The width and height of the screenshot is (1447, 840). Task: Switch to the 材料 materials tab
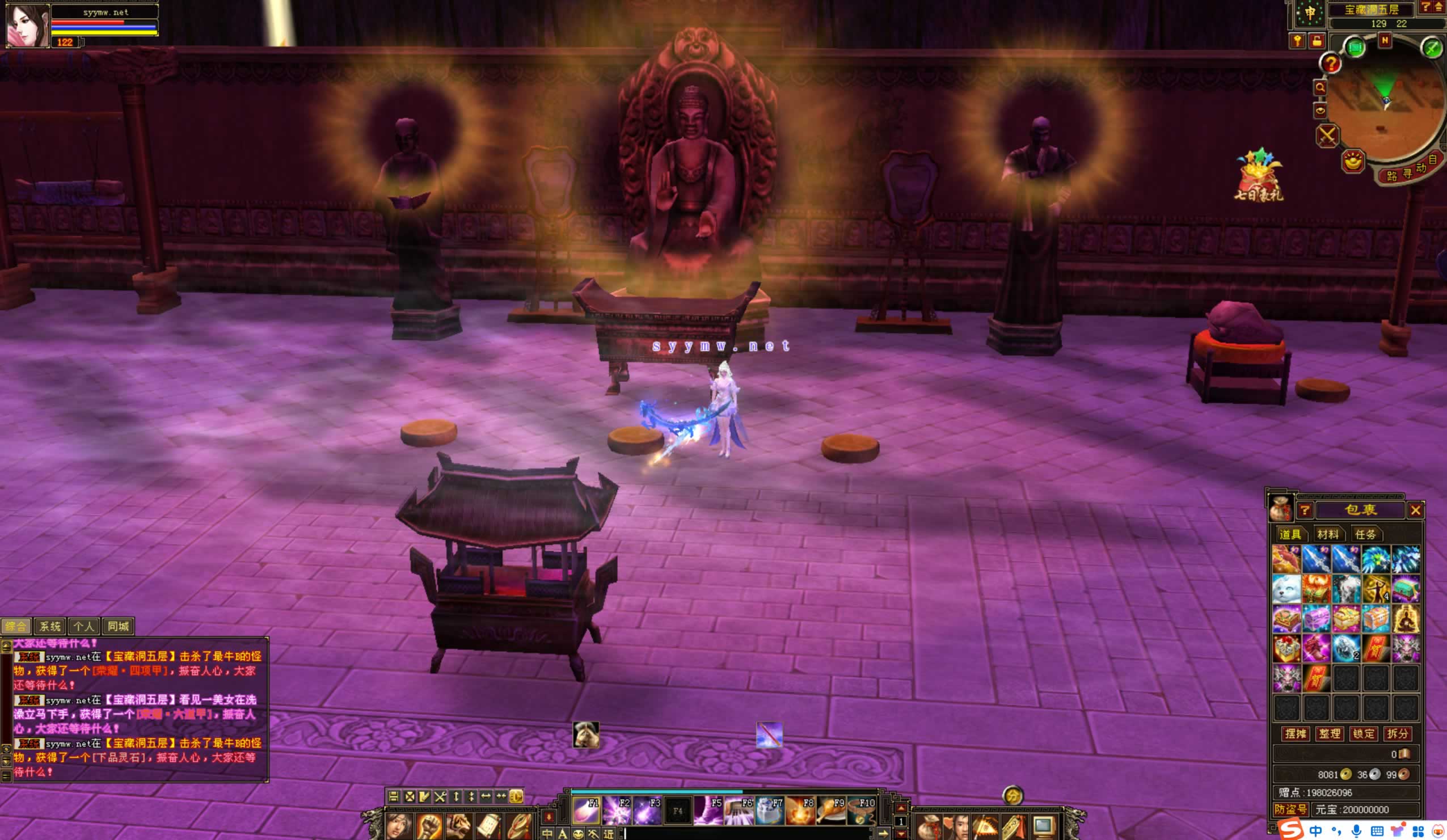1327,534
